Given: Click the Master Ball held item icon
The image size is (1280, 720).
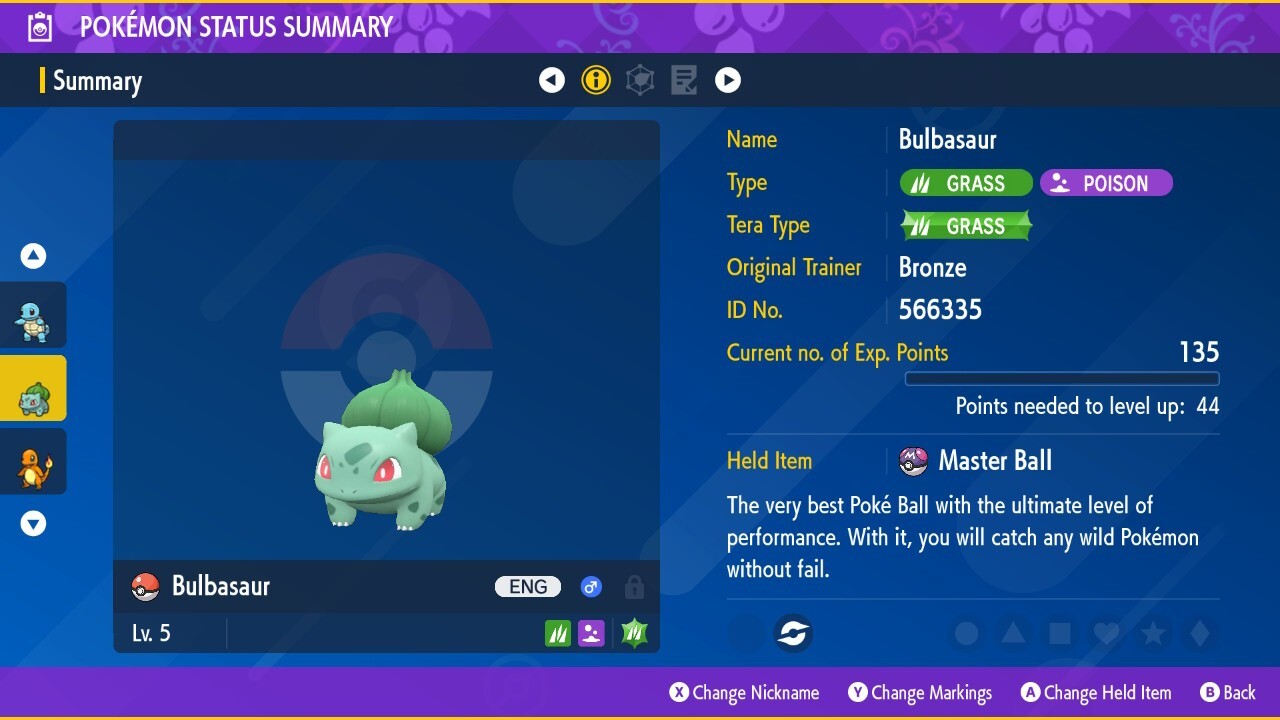Looking at the screenshot, I should click(914, 461).
